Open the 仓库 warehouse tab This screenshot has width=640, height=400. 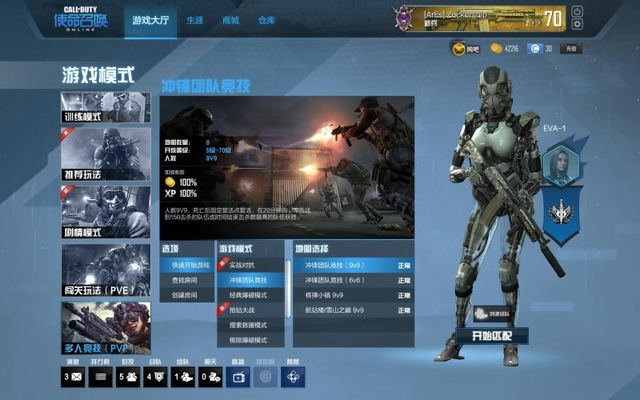267,20
